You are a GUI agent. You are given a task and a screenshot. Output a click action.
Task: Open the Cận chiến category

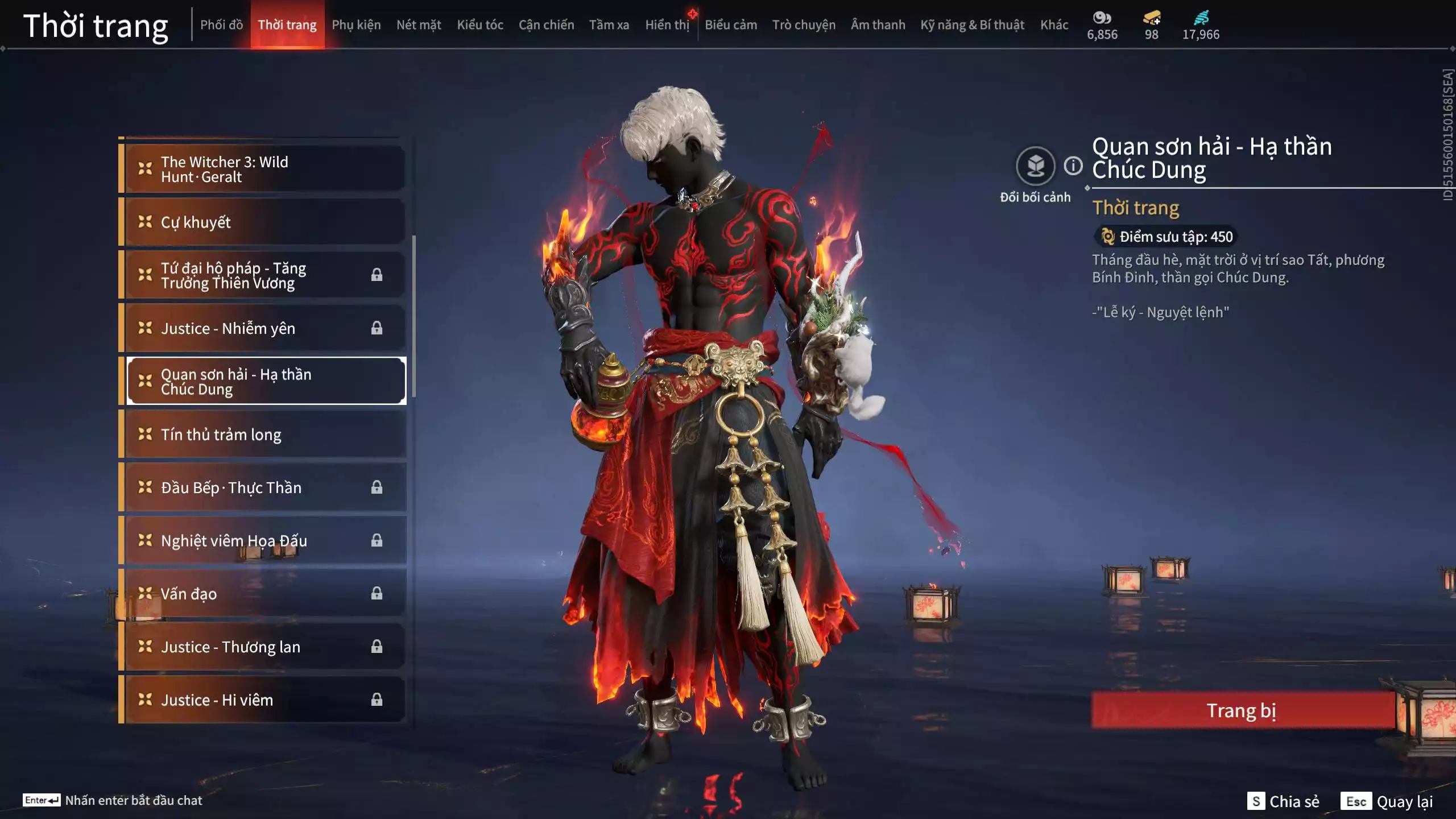[546, 25]
